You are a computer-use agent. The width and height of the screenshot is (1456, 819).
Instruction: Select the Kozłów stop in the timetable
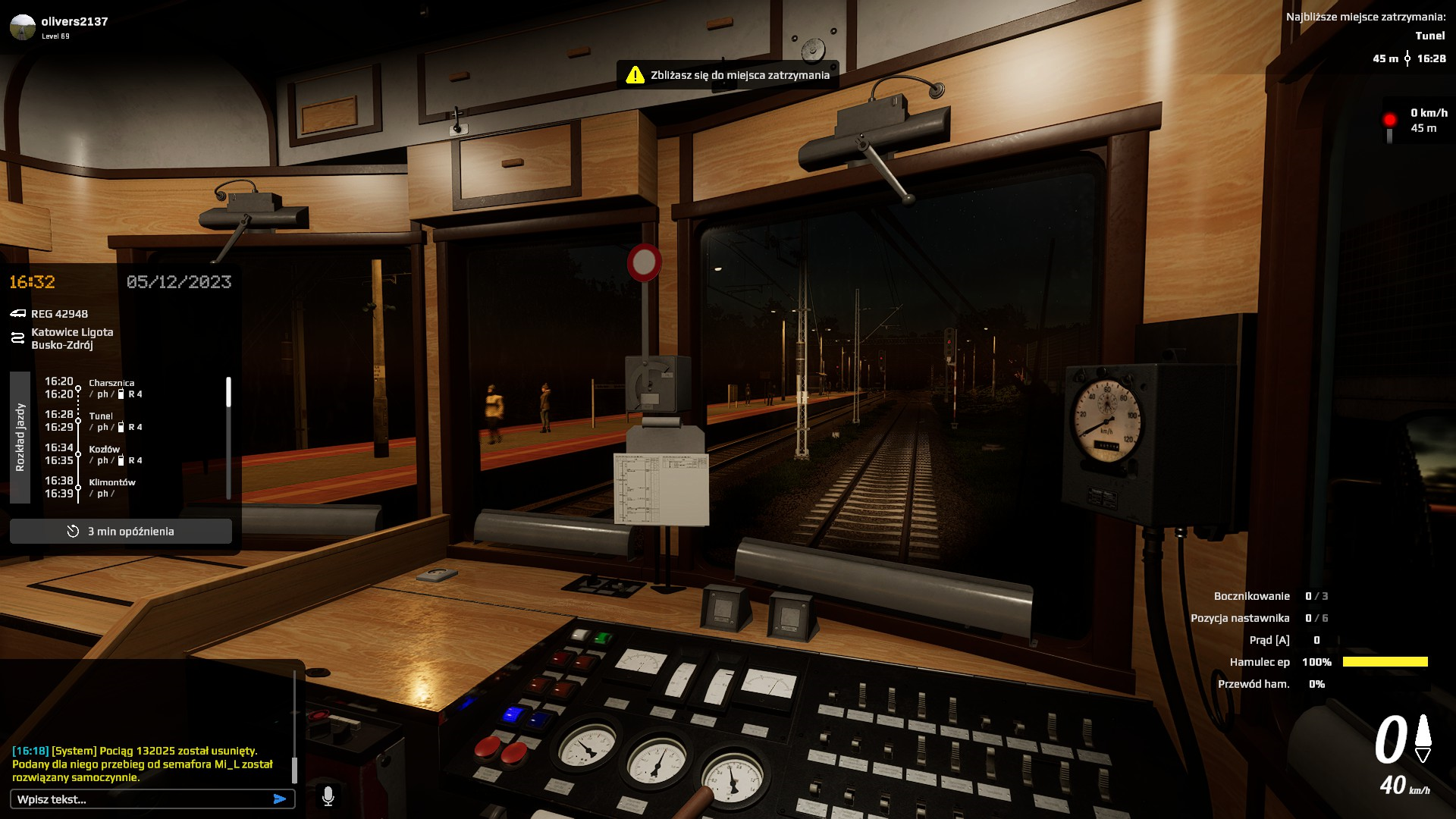105,450
